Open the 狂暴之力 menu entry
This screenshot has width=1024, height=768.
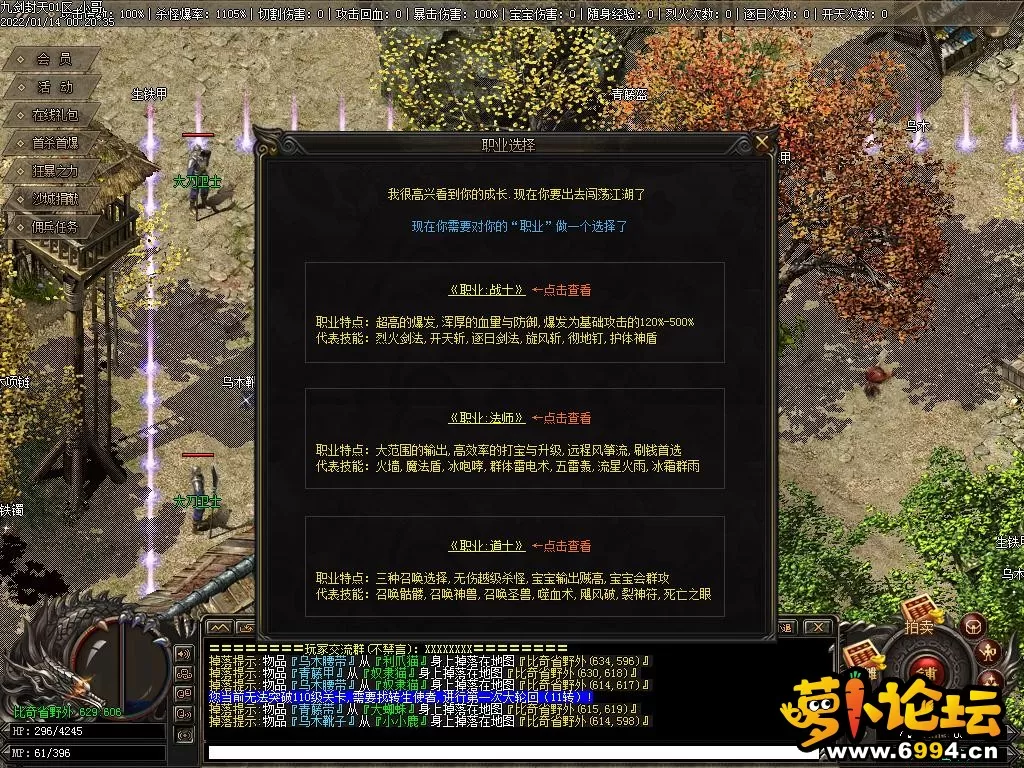tap(53, 171)
